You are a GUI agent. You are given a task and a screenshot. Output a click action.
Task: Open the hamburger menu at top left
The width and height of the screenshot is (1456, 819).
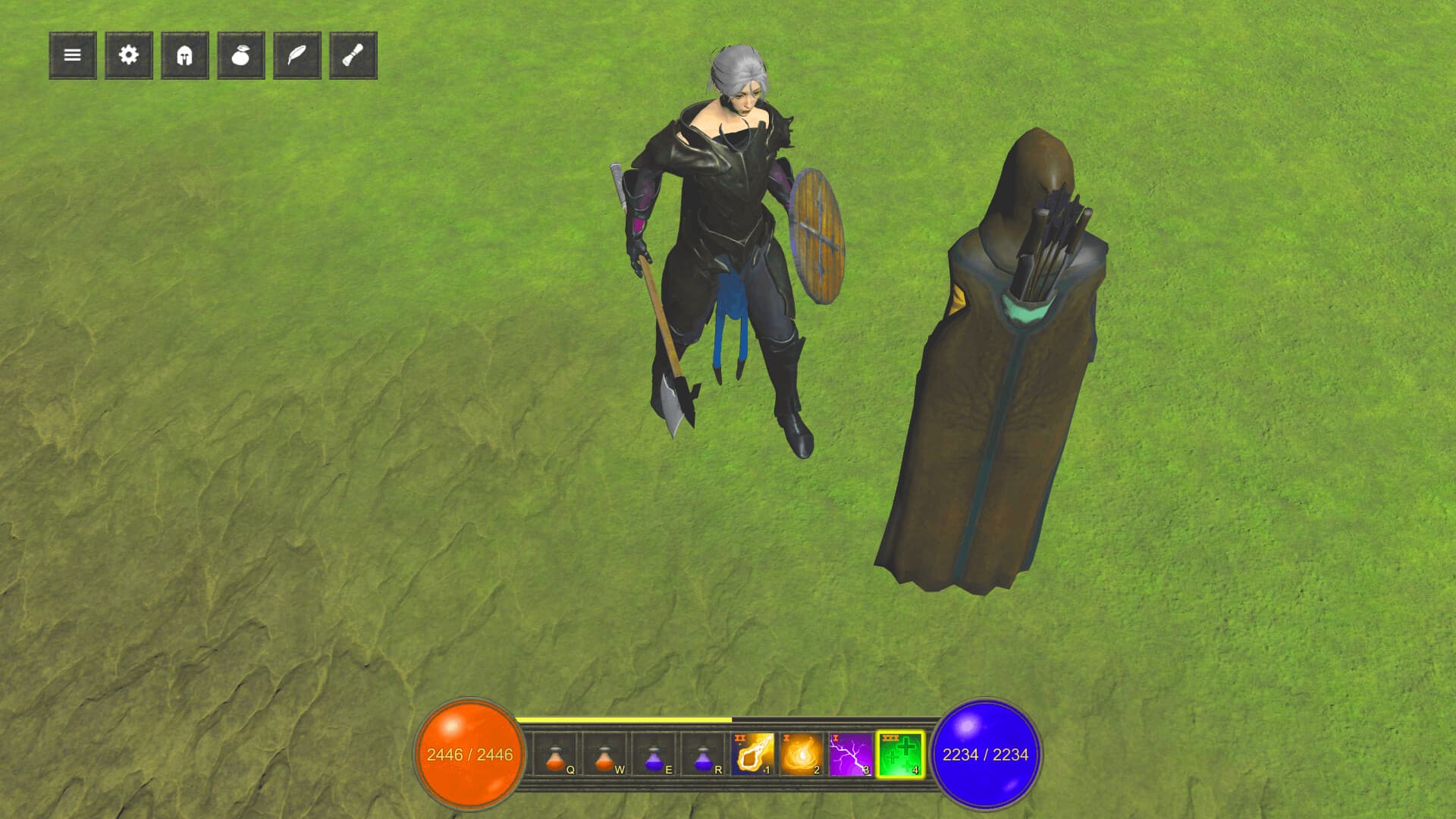(x=72, y=55)
